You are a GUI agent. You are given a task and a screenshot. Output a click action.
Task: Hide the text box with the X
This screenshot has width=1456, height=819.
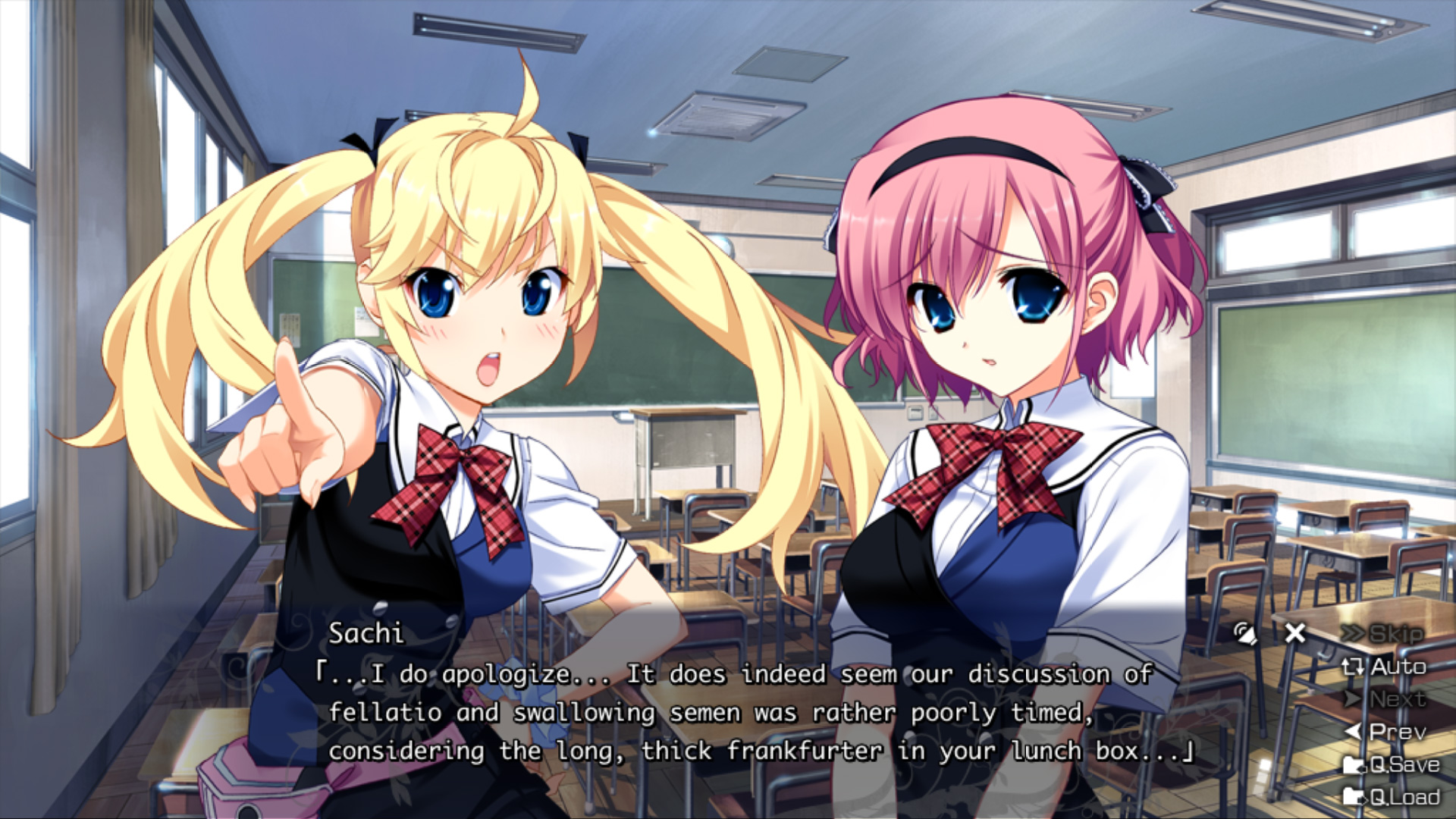pos(1295,633)
